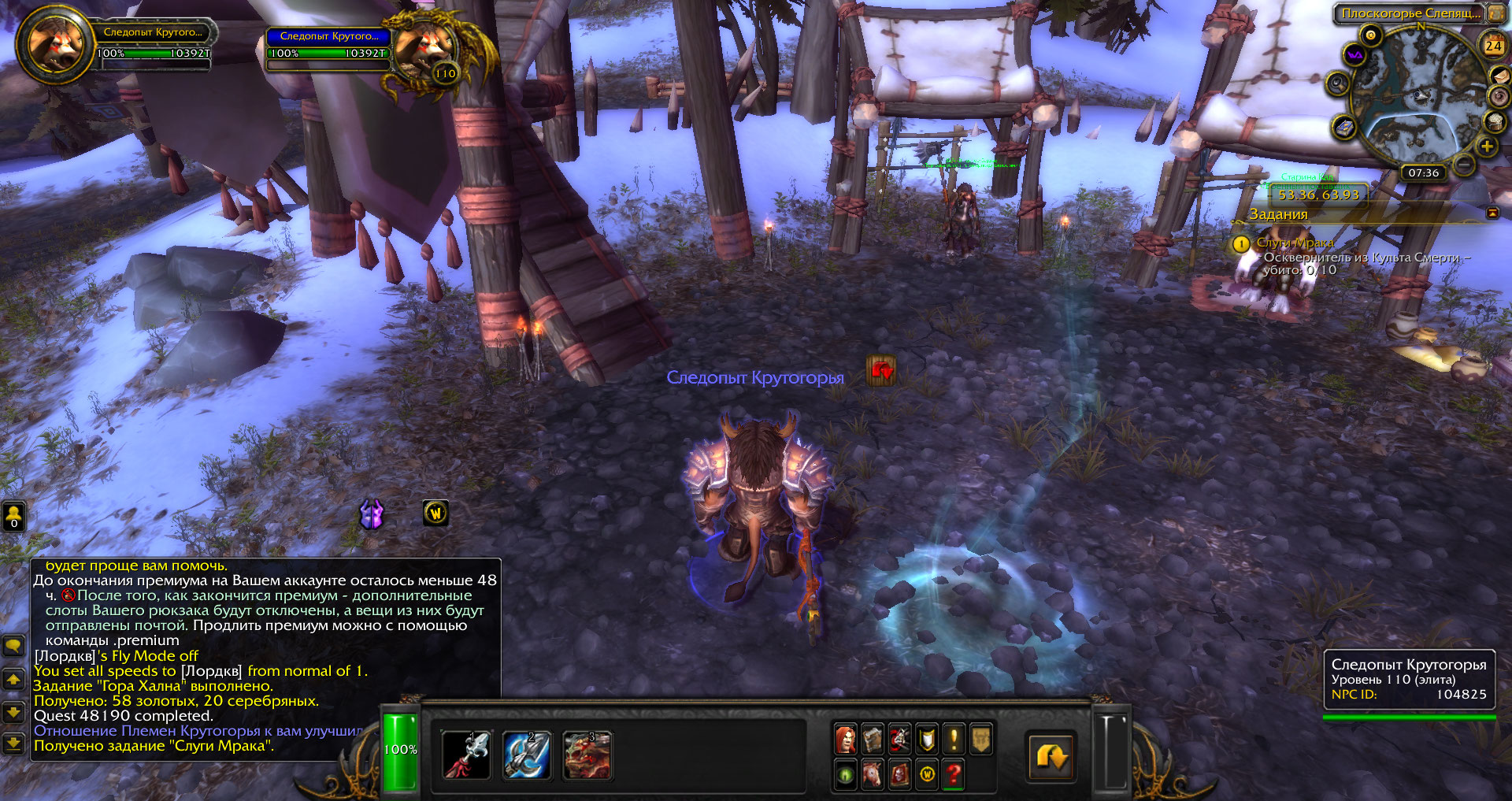Open the horse mounts collection button

873,774
